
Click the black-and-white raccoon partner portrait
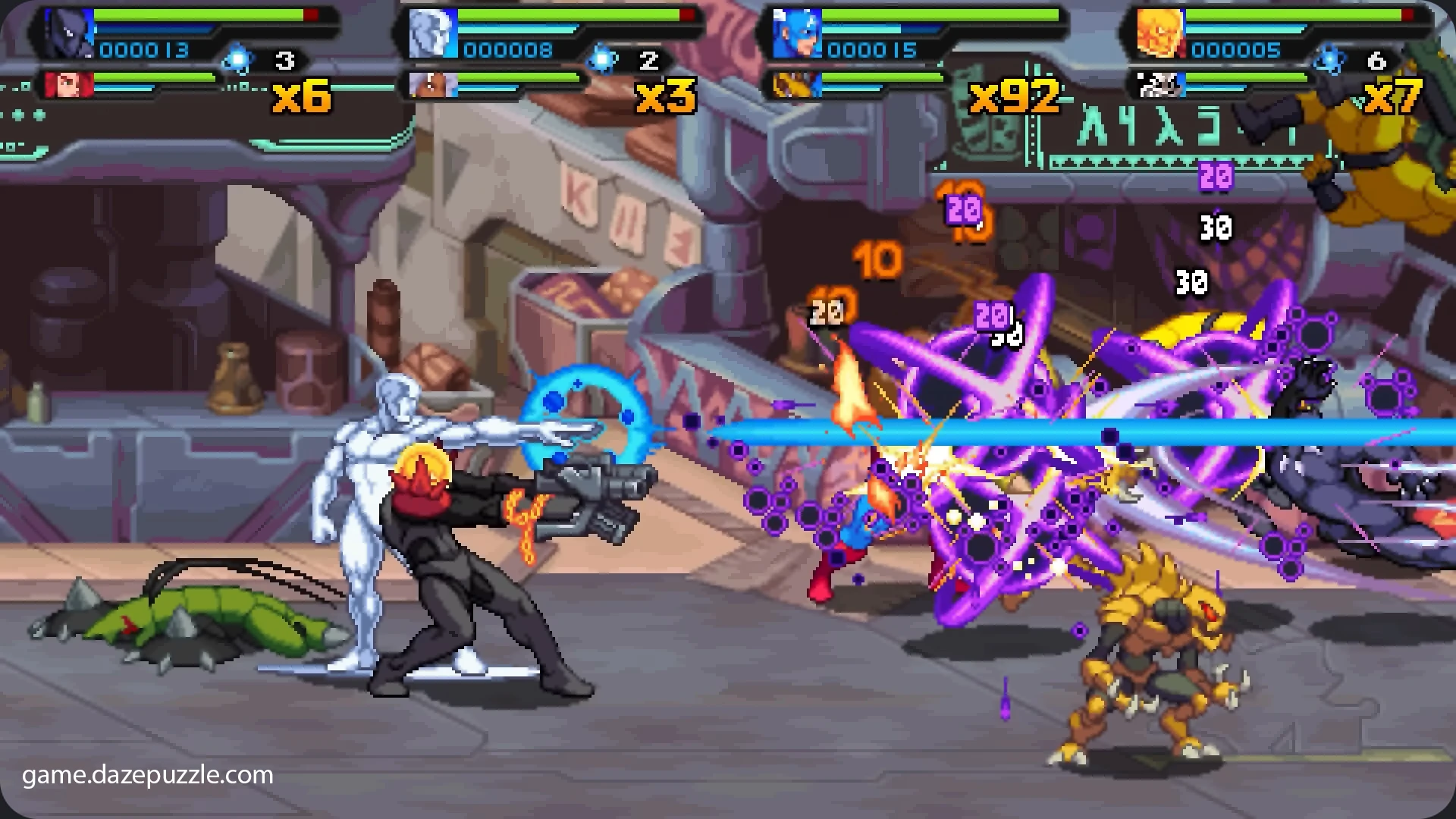coord(1160,85)
